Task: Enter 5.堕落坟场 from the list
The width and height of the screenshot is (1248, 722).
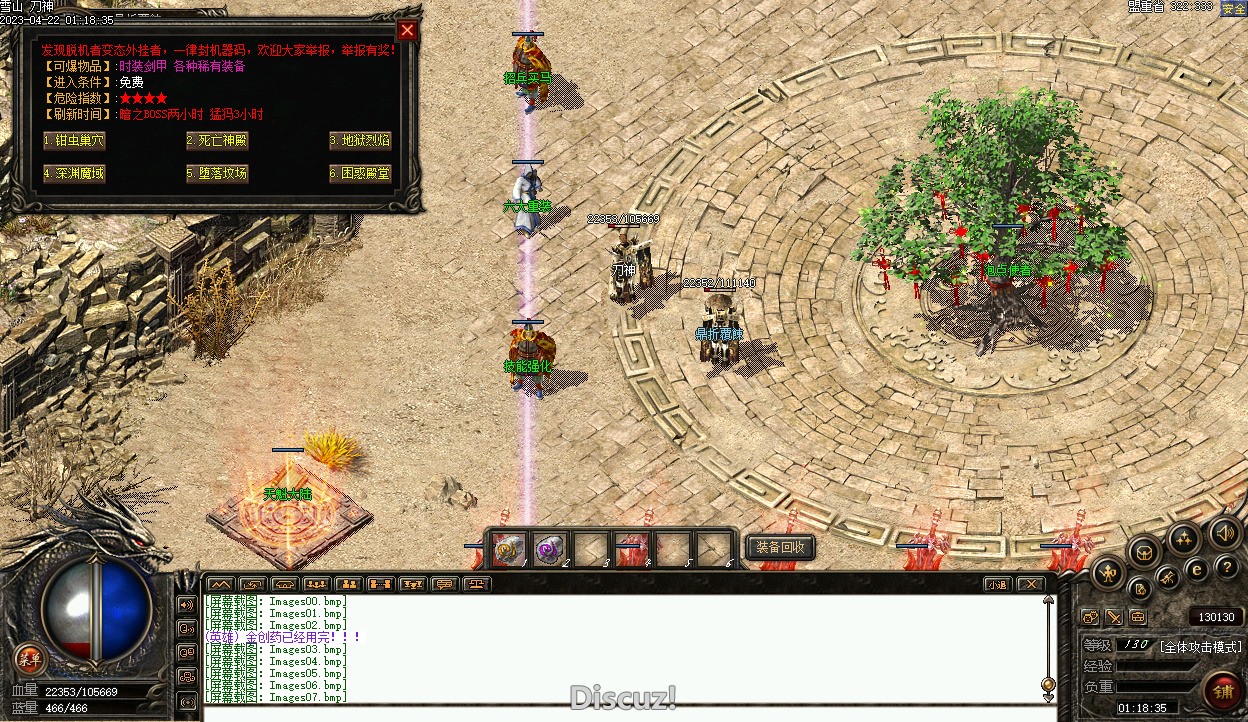Action: (217, 173)
